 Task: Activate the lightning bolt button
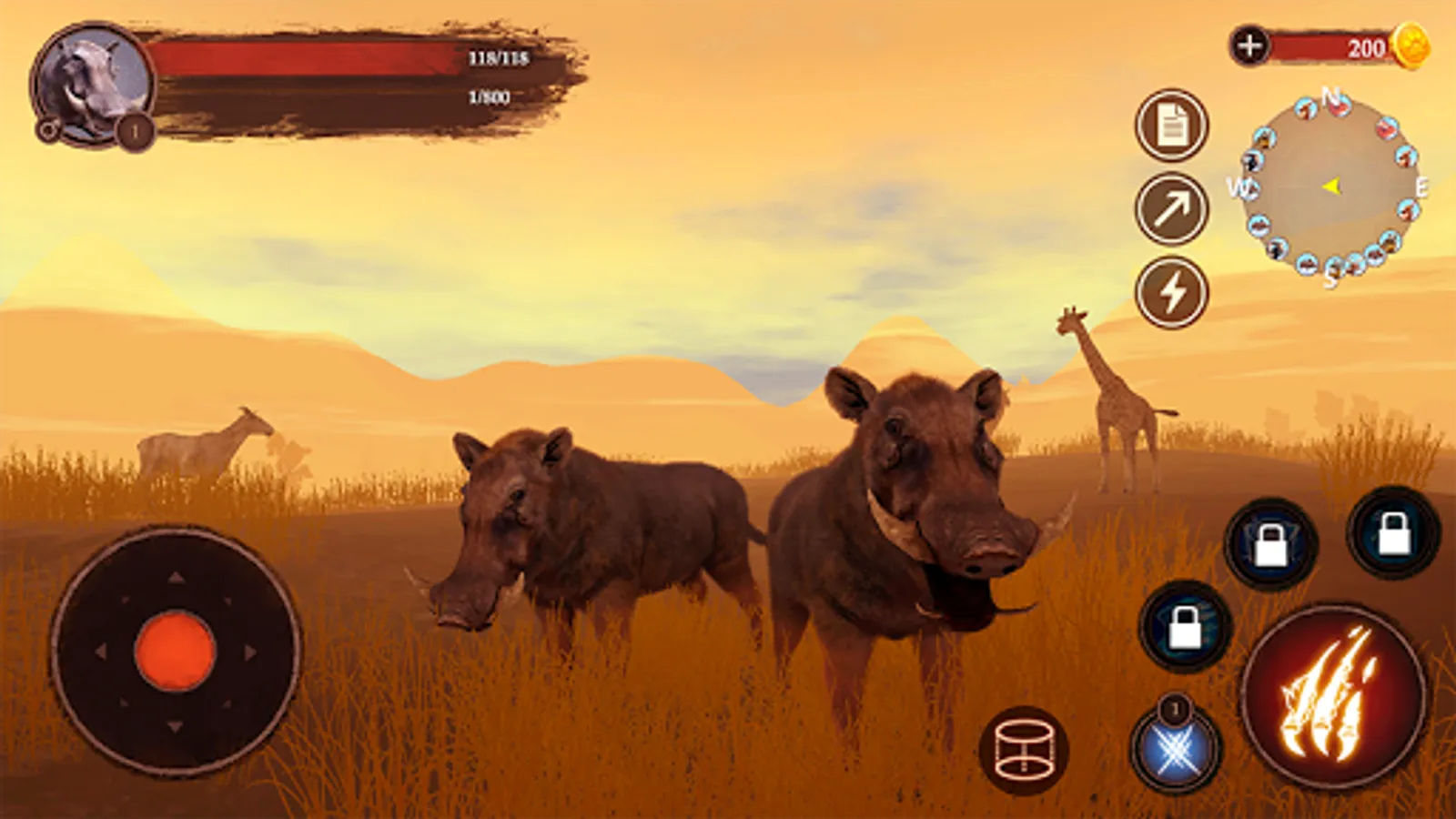coord(1172,293)
